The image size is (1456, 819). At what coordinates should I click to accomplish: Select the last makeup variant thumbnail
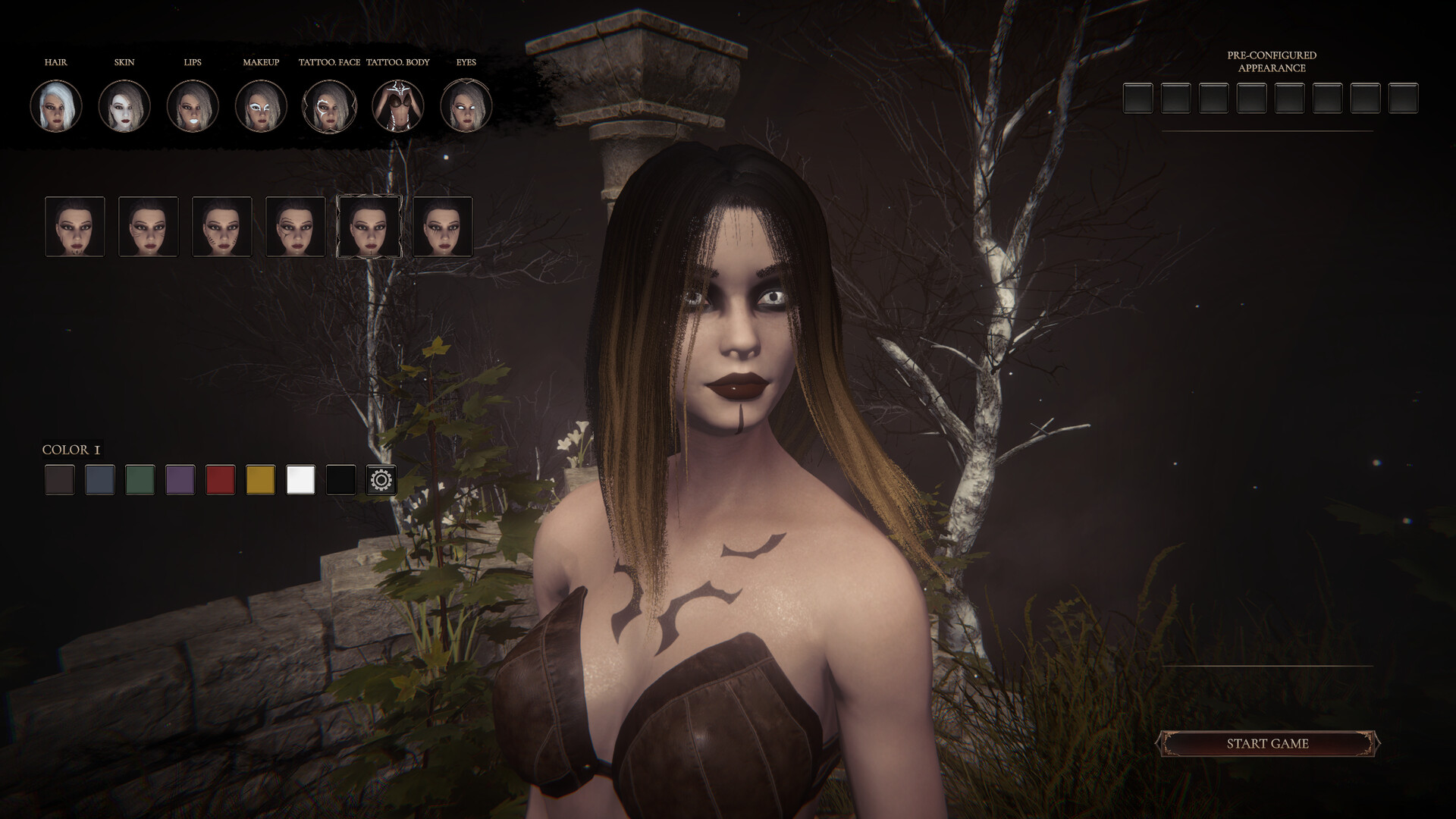point(443,226)
